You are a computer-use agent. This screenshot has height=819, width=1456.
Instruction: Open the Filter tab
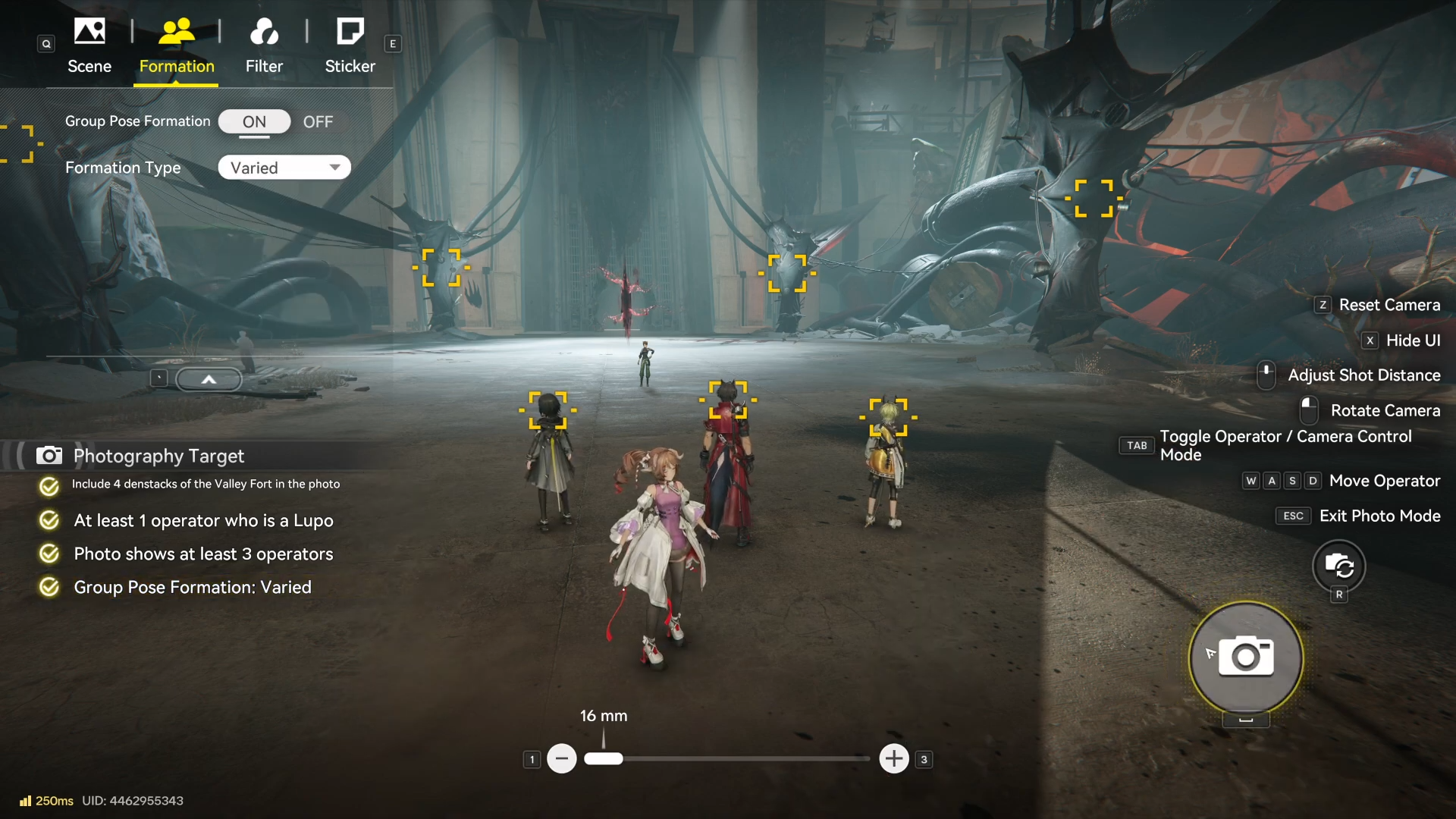pos(264,45)
